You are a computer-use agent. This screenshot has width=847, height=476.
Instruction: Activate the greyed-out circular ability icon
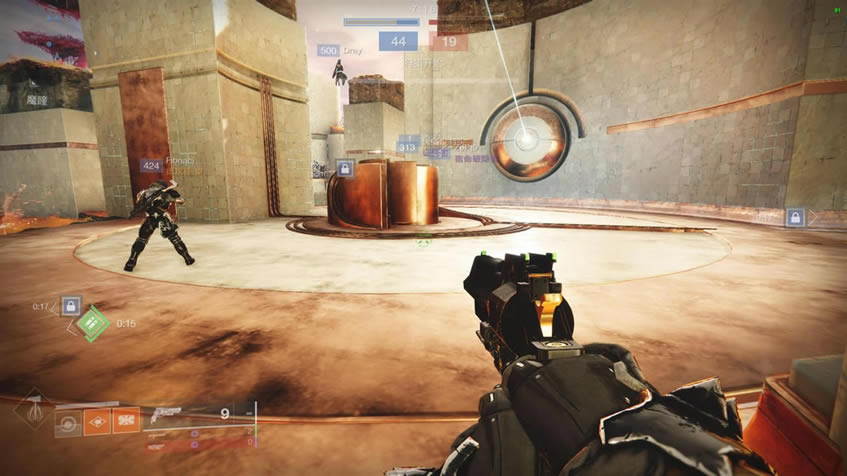point(69,422)
